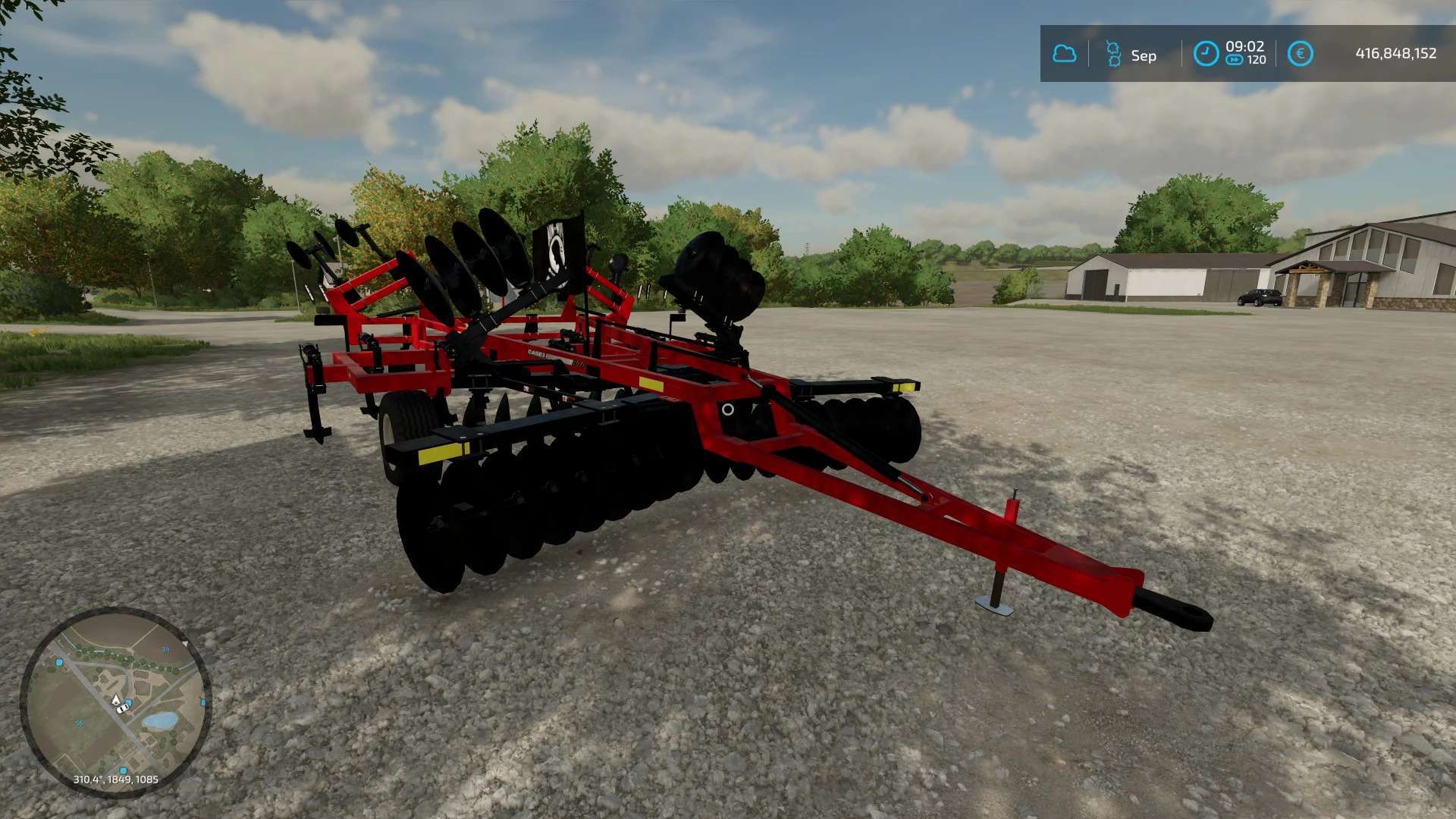Click the blue water marker on the minimap's left
The height and width of the screenshot is (819, 1456).
(59, 663)
